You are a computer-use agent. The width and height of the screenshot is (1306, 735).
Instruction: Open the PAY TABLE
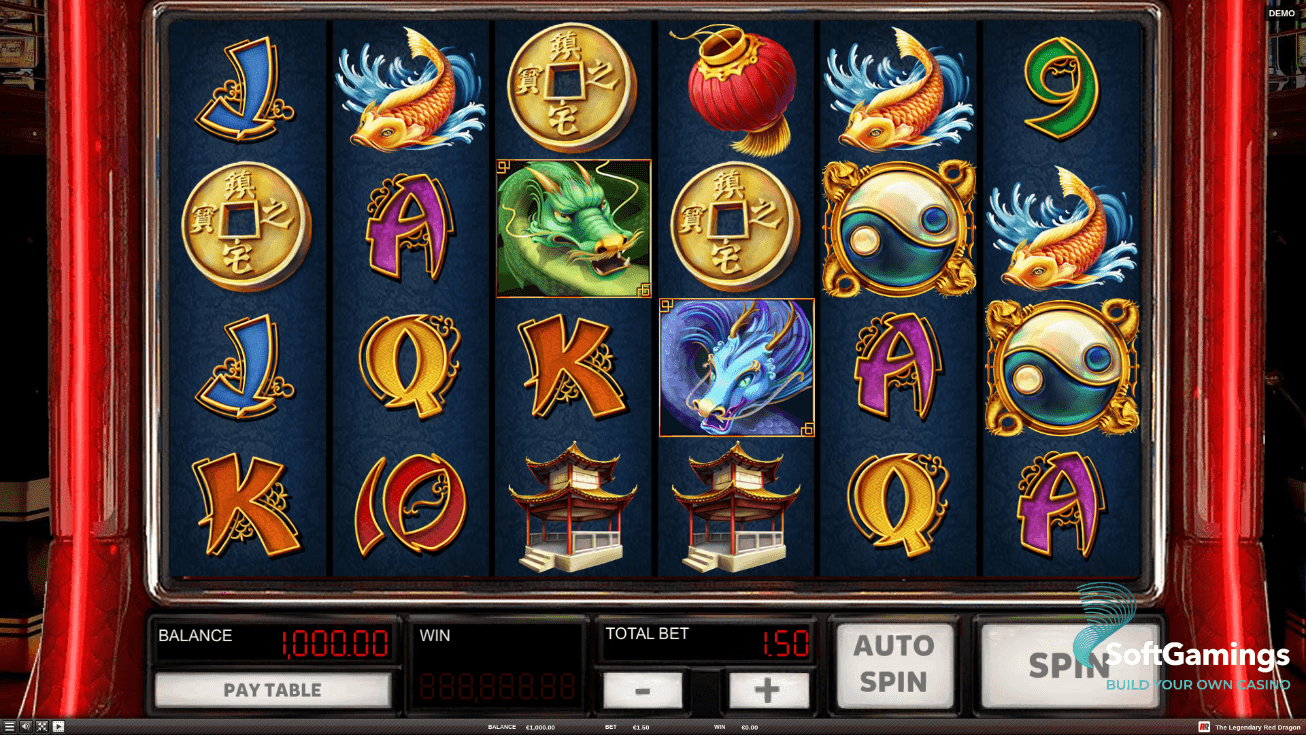pos(274,690)
